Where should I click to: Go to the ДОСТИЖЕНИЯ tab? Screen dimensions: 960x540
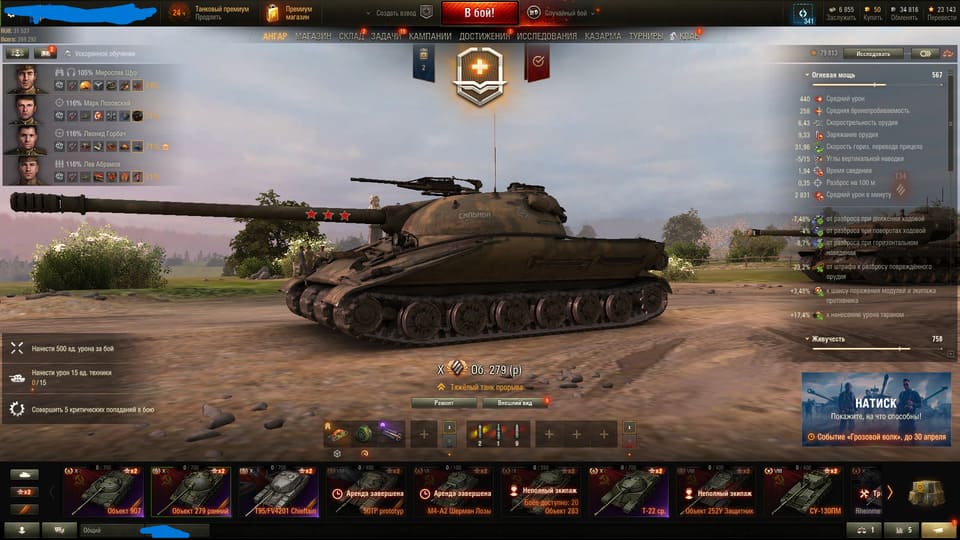(484, 36)
